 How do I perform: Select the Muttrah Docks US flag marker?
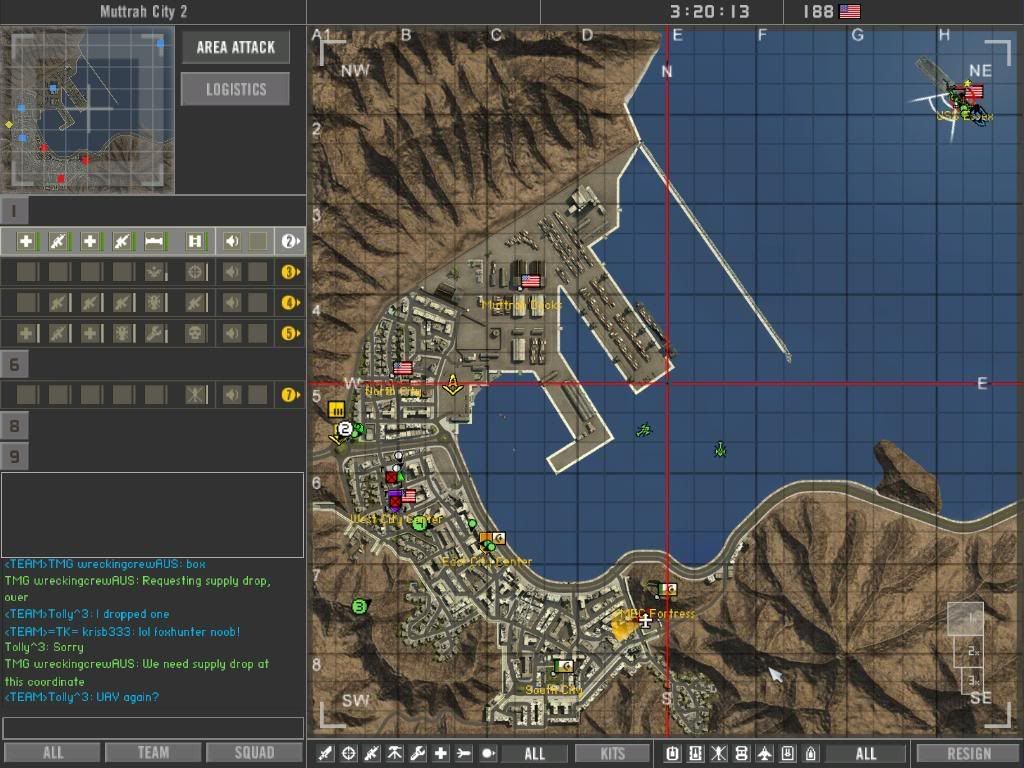(530, 281)
